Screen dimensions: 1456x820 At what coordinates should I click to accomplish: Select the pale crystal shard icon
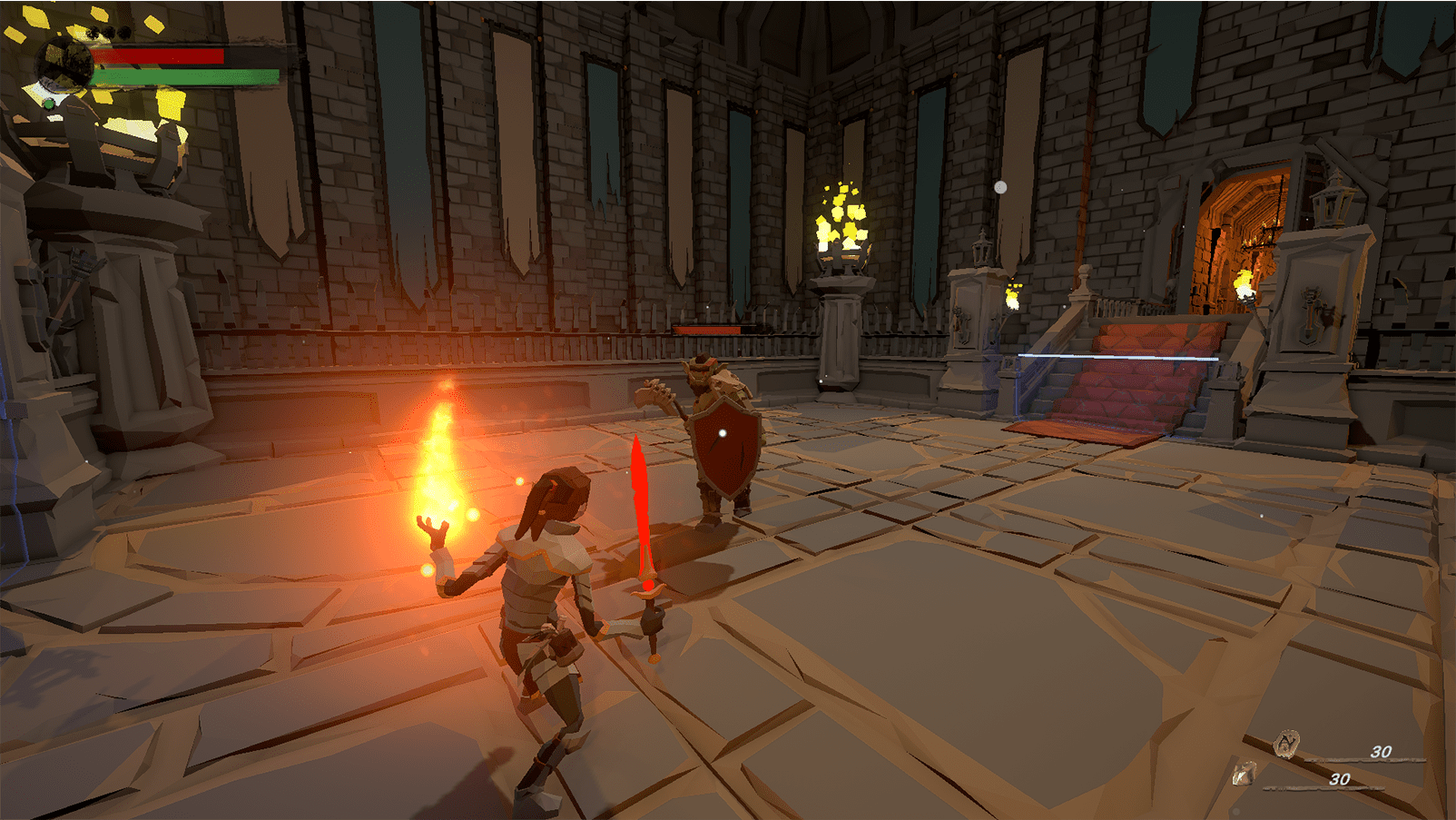pos(1244,774)
